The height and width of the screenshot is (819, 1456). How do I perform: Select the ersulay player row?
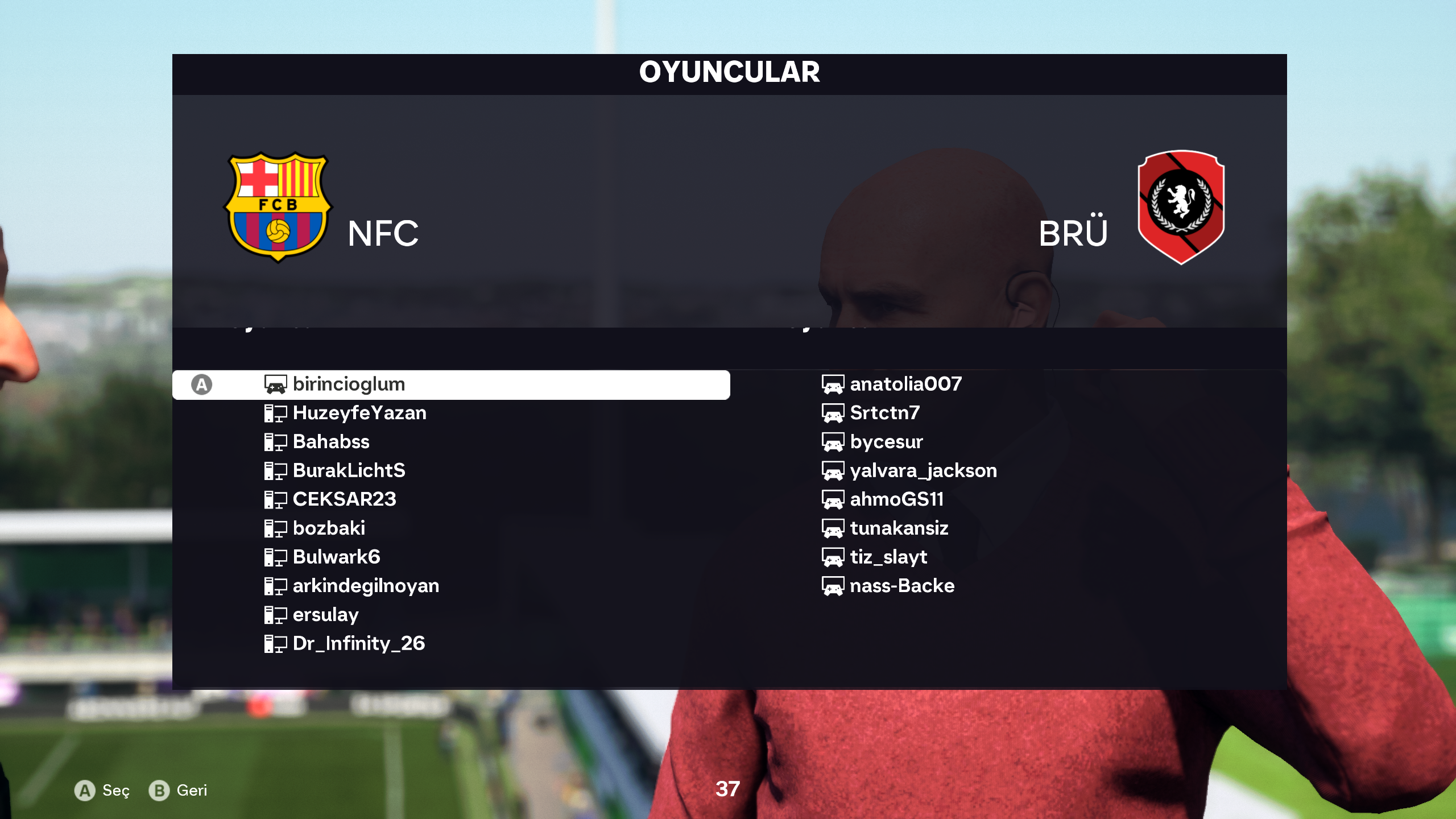coord(325,615)
